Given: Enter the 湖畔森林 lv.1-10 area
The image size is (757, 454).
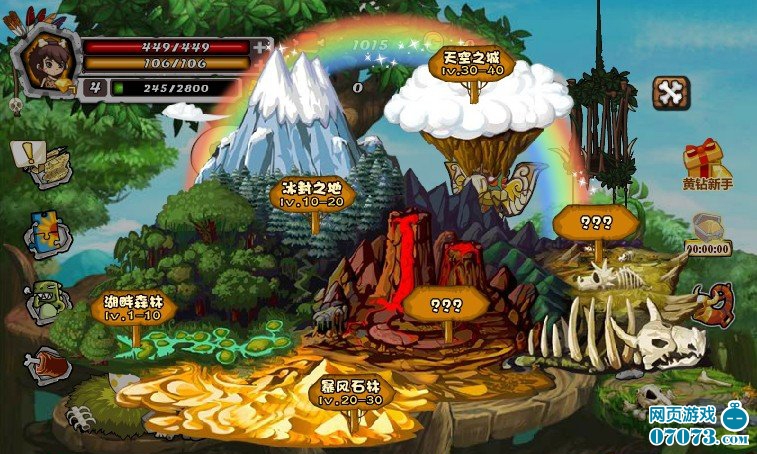Looking at the screenshot, I should (x=133, y=307).
